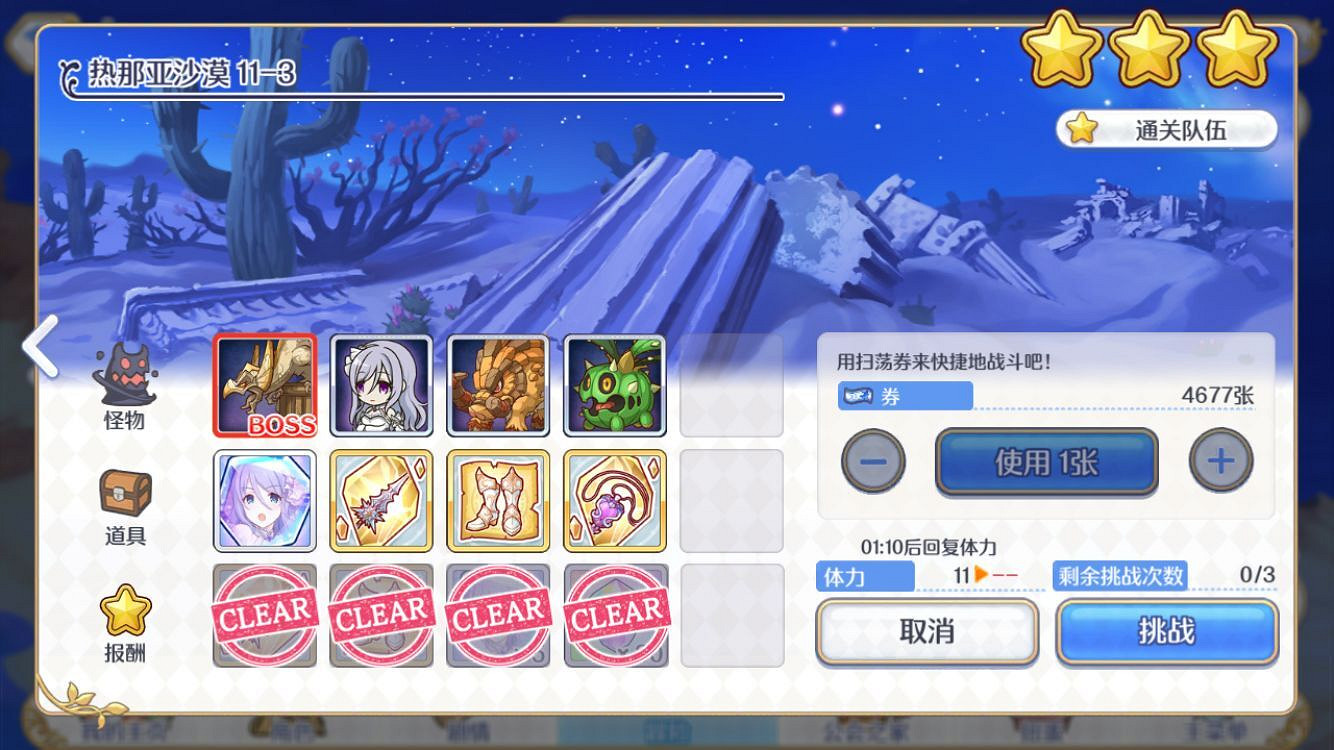This screenshot has height=750, width=1334.
Task: Inspect the green dragon enemy icon
Action: pyautogui.click(x=615, y=383)
